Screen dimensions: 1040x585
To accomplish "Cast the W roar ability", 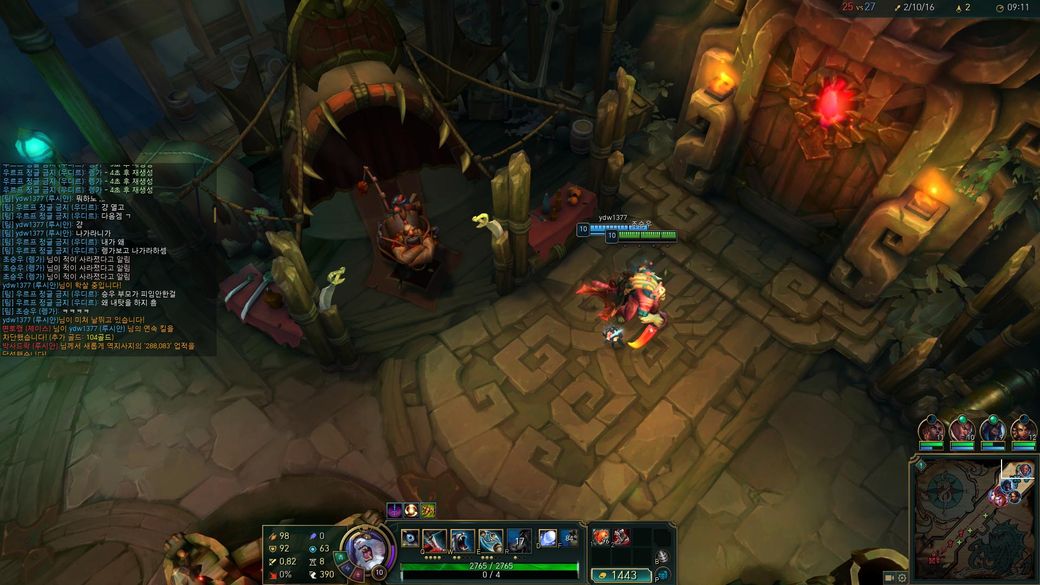I will click(x=462, y=540).
